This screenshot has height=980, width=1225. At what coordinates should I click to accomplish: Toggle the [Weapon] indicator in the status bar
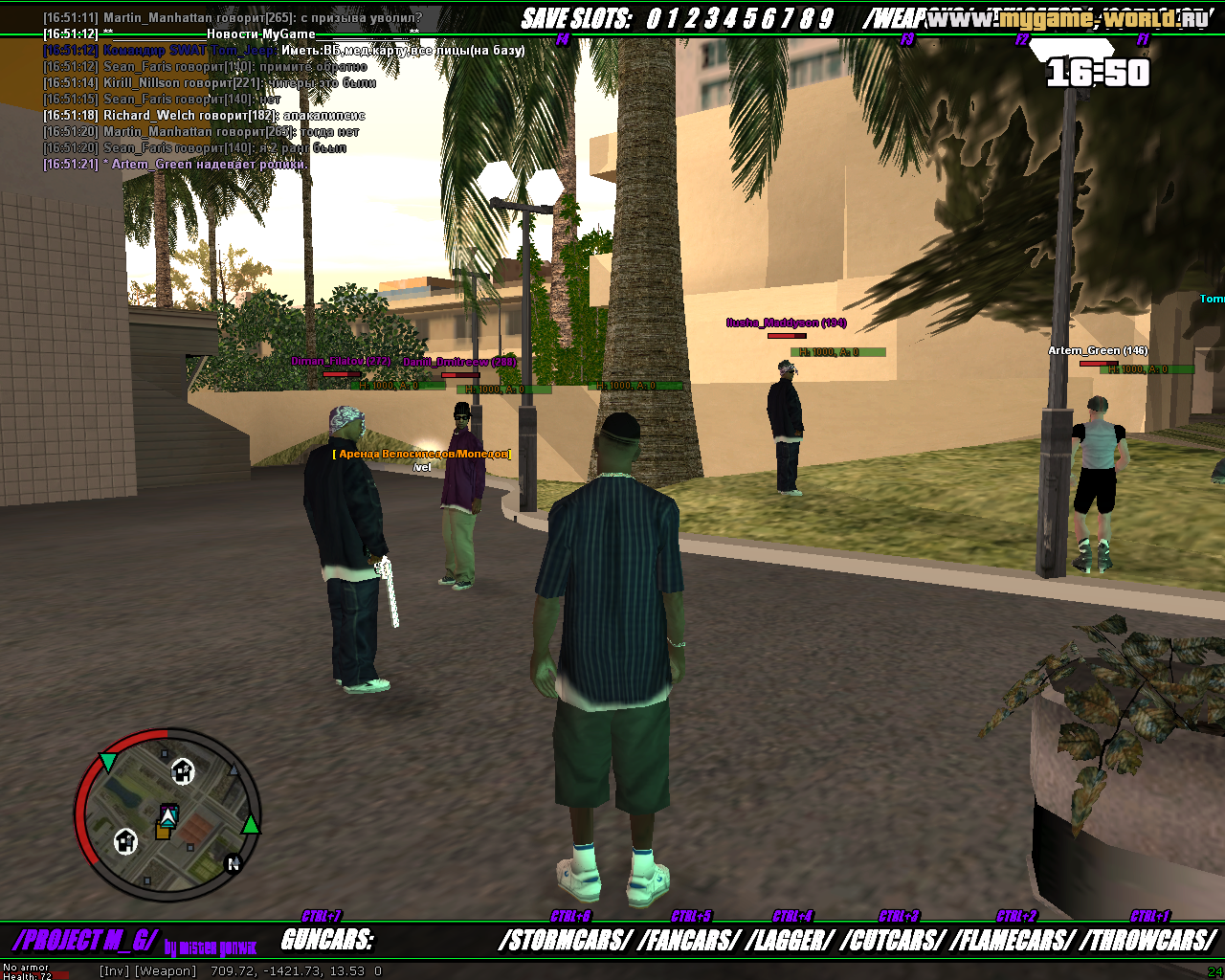(166, 971)
